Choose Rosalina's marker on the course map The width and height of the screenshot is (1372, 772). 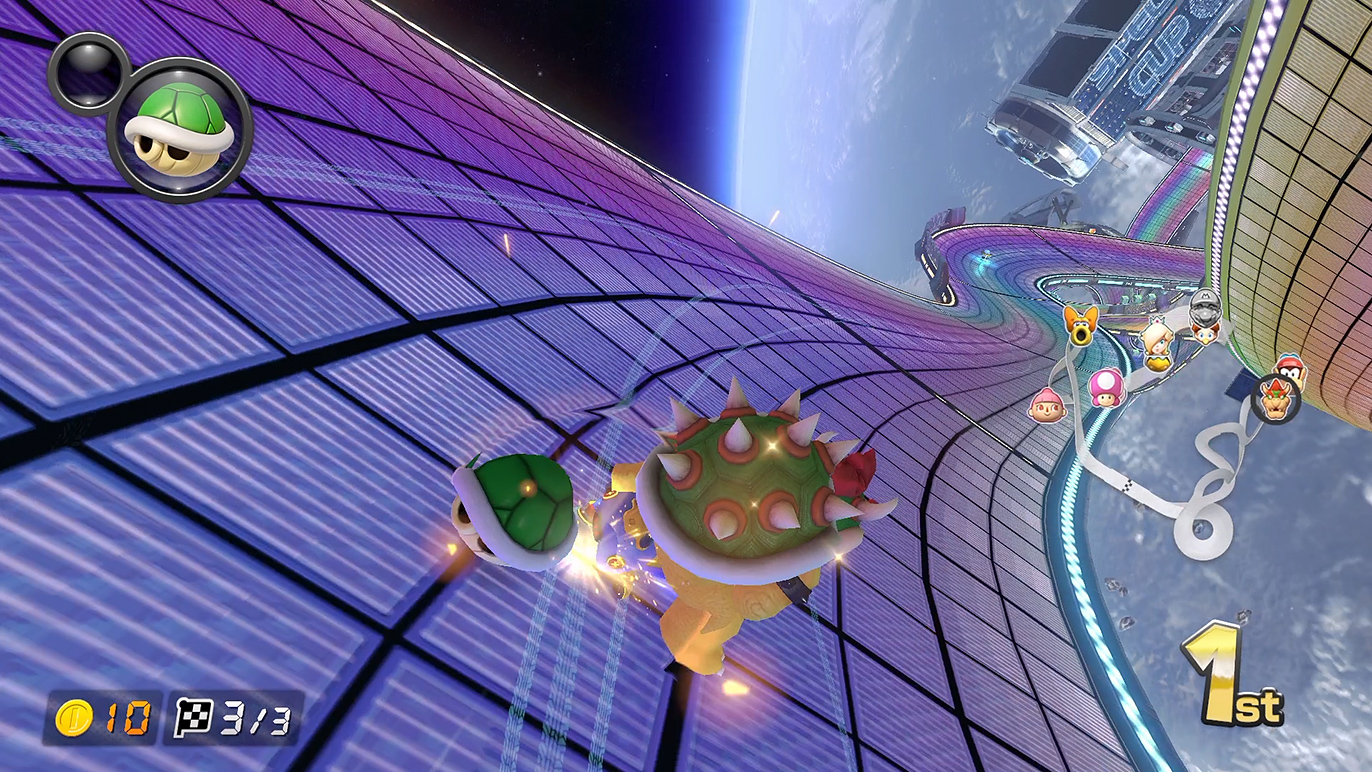[x=1157, y=344]
